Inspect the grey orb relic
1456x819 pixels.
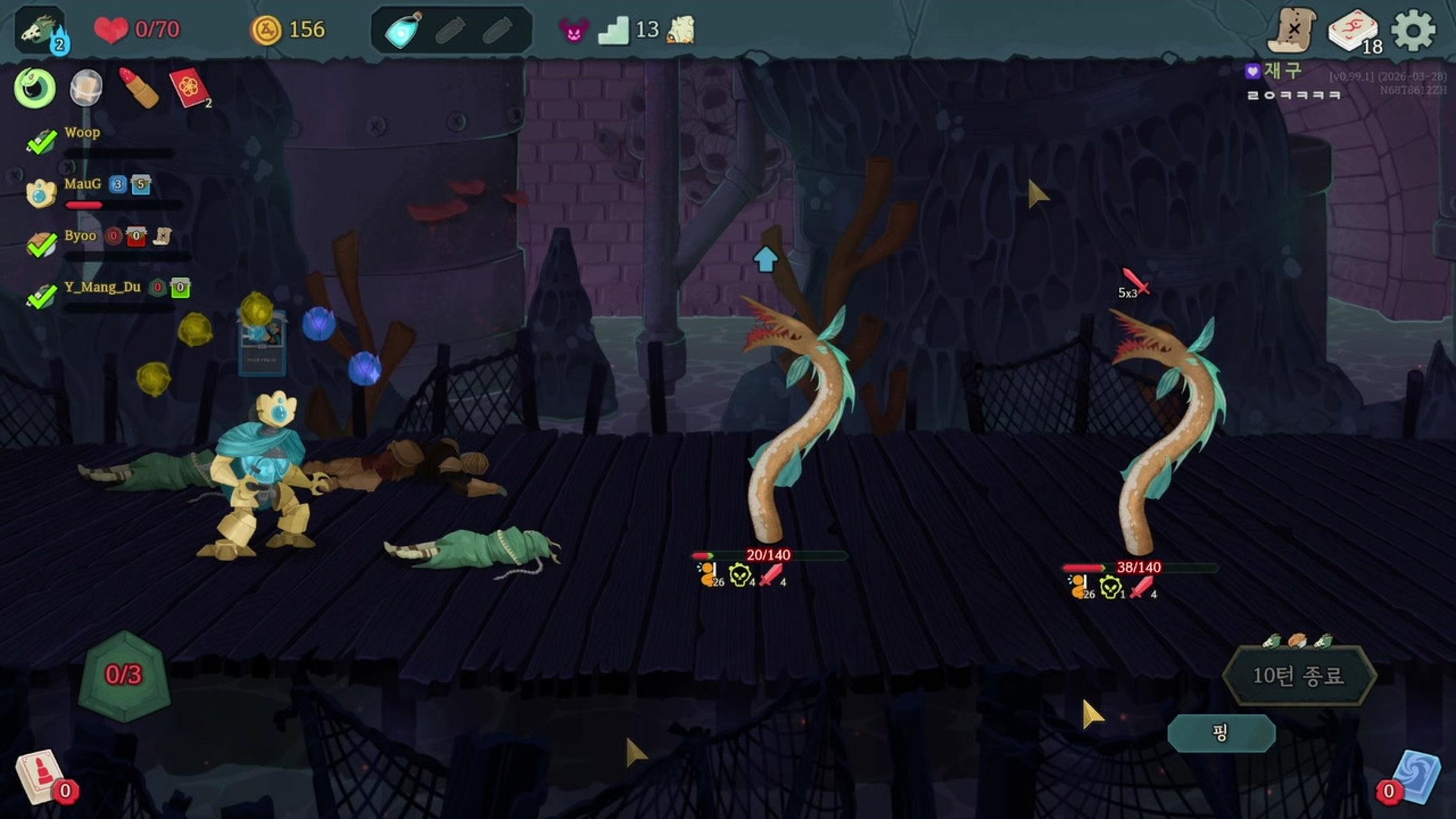[86, 88]
